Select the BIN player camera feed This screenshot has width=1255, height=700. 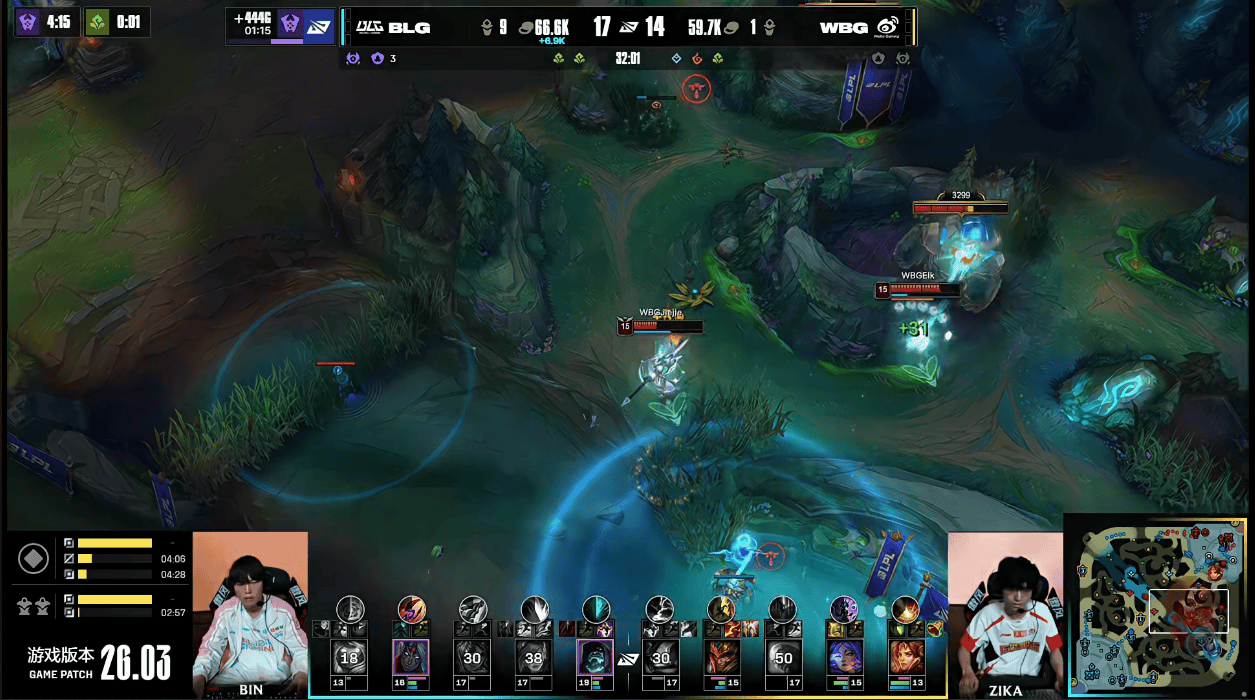tap(250, 612)
